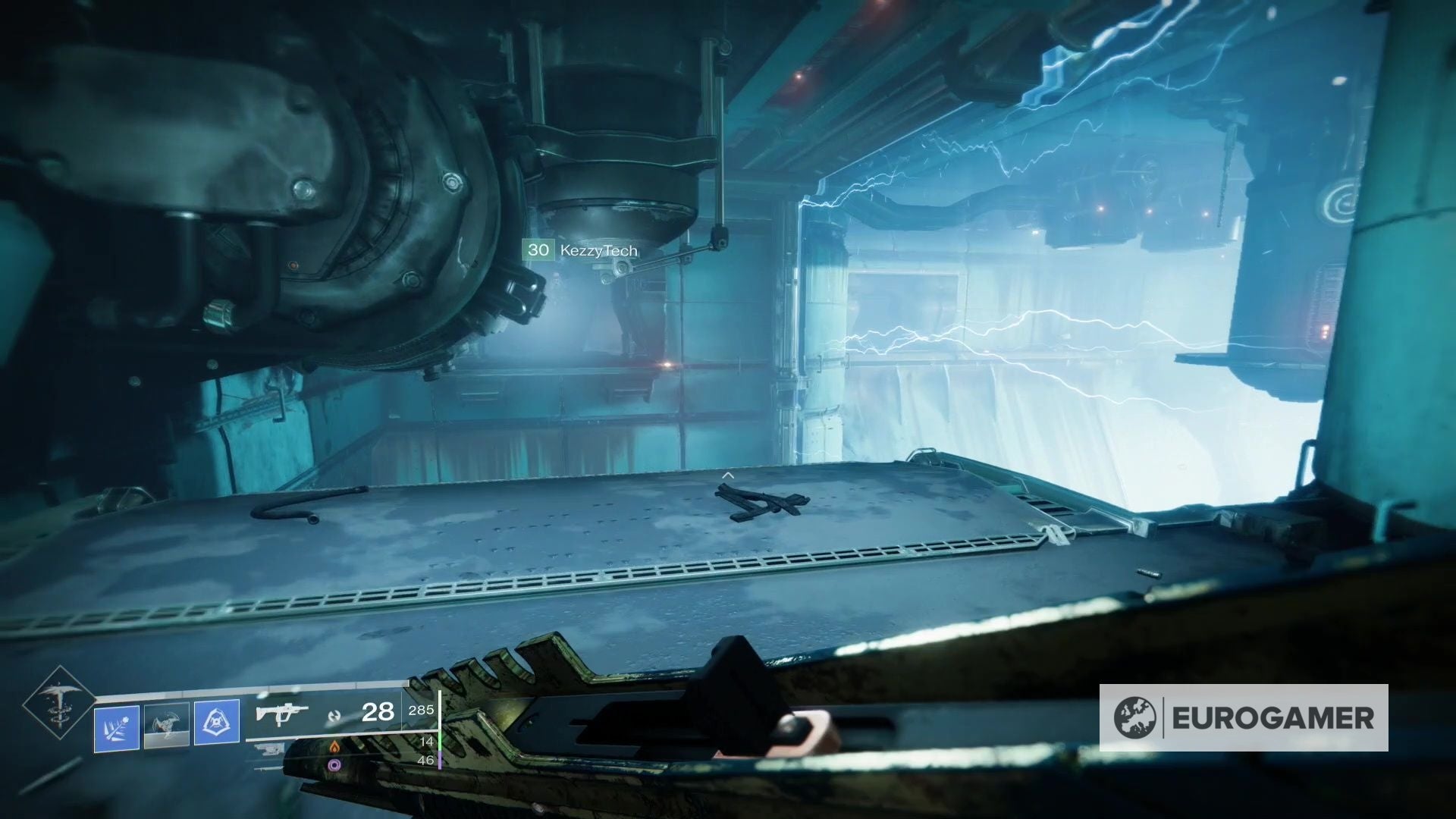Click the kinetic ammo symbol beside 28
Image resolution: width=1456 pixels, height=819 pixels.
pos(334,717)
